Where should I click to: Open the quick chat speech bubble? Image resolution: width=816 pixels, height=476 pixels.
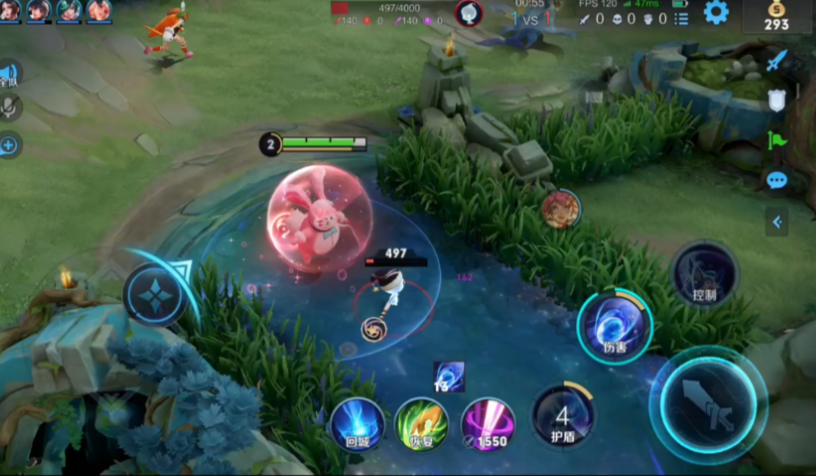pos(777,181)
